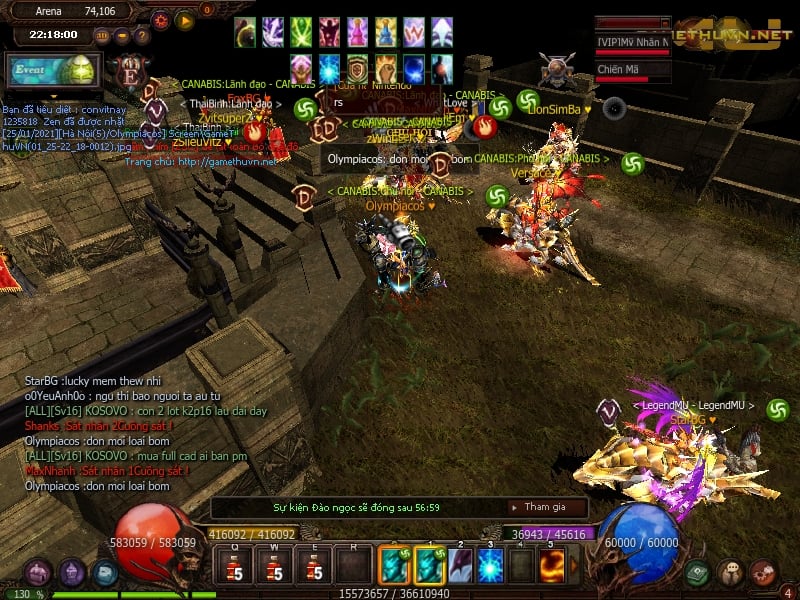The width and height of the screenshot is (800, 600).
Task: Activate the dark wing skill in slot 2
Action: coord(459,565)
